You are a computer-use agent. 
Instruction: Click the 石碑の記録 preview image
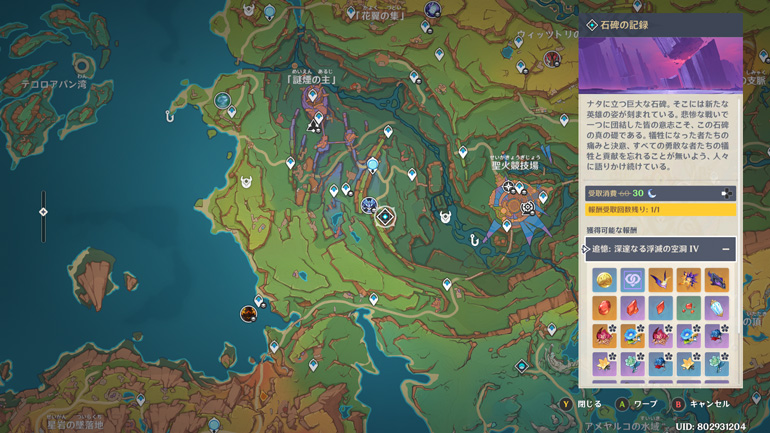pyautogui.click(x=661, y=64)
